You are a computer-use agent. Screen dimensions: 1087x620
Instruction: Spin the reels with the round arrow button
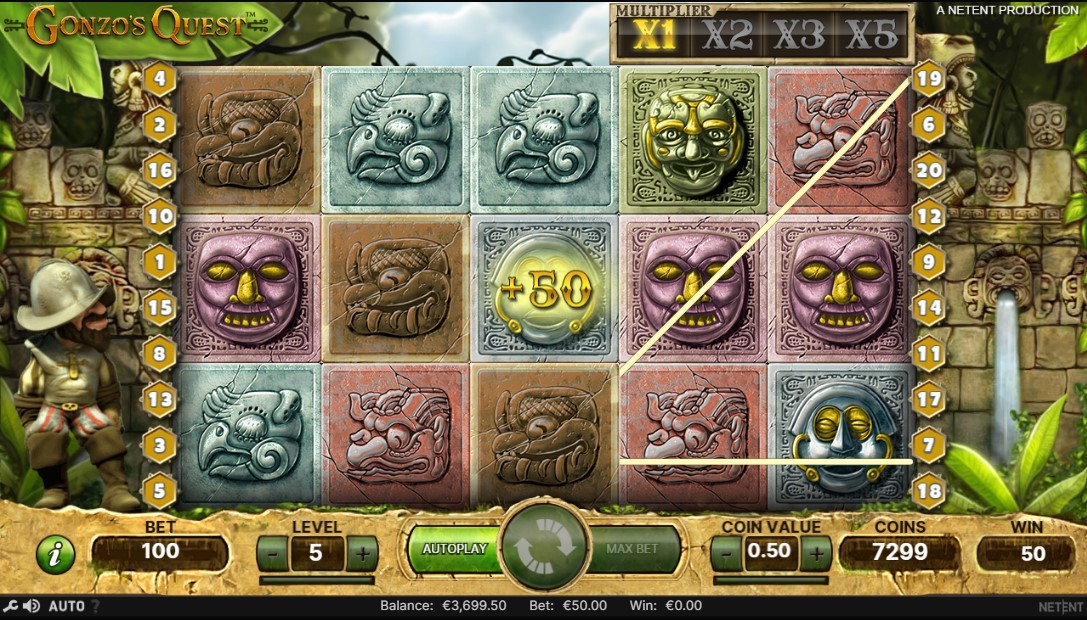click(x=544, y=549)
